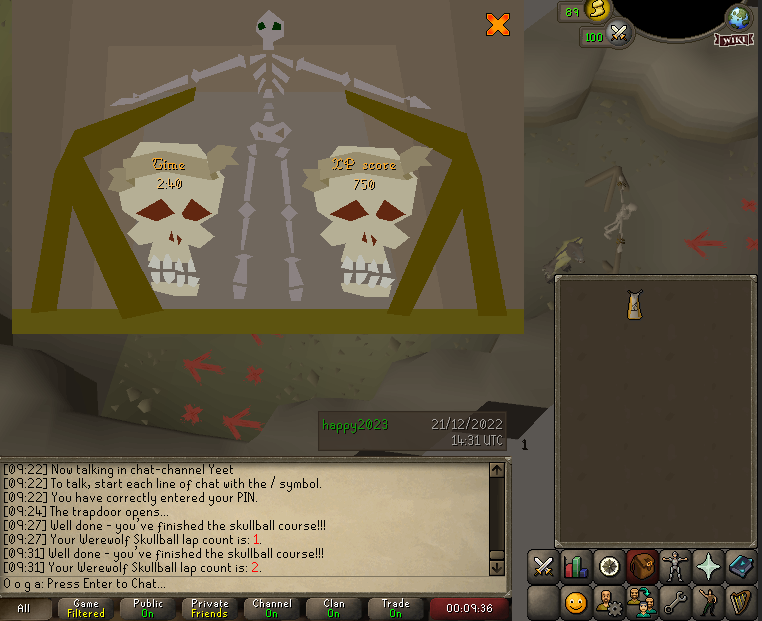Show the Emotes tab
The height and width of the screenshot is (621, 762).
pyautogui.click(x=708, y=603)
